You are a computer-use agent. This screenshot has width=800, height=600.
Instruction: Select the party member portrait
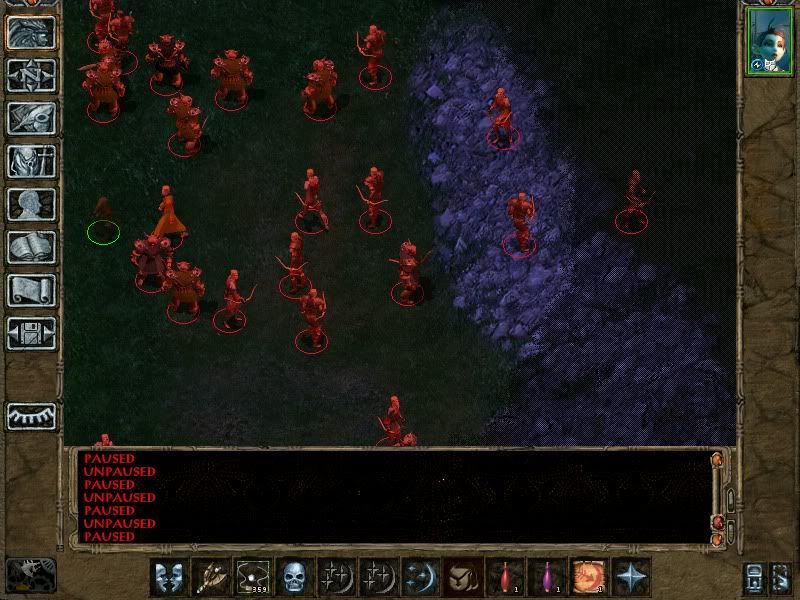tap(769, 41)
